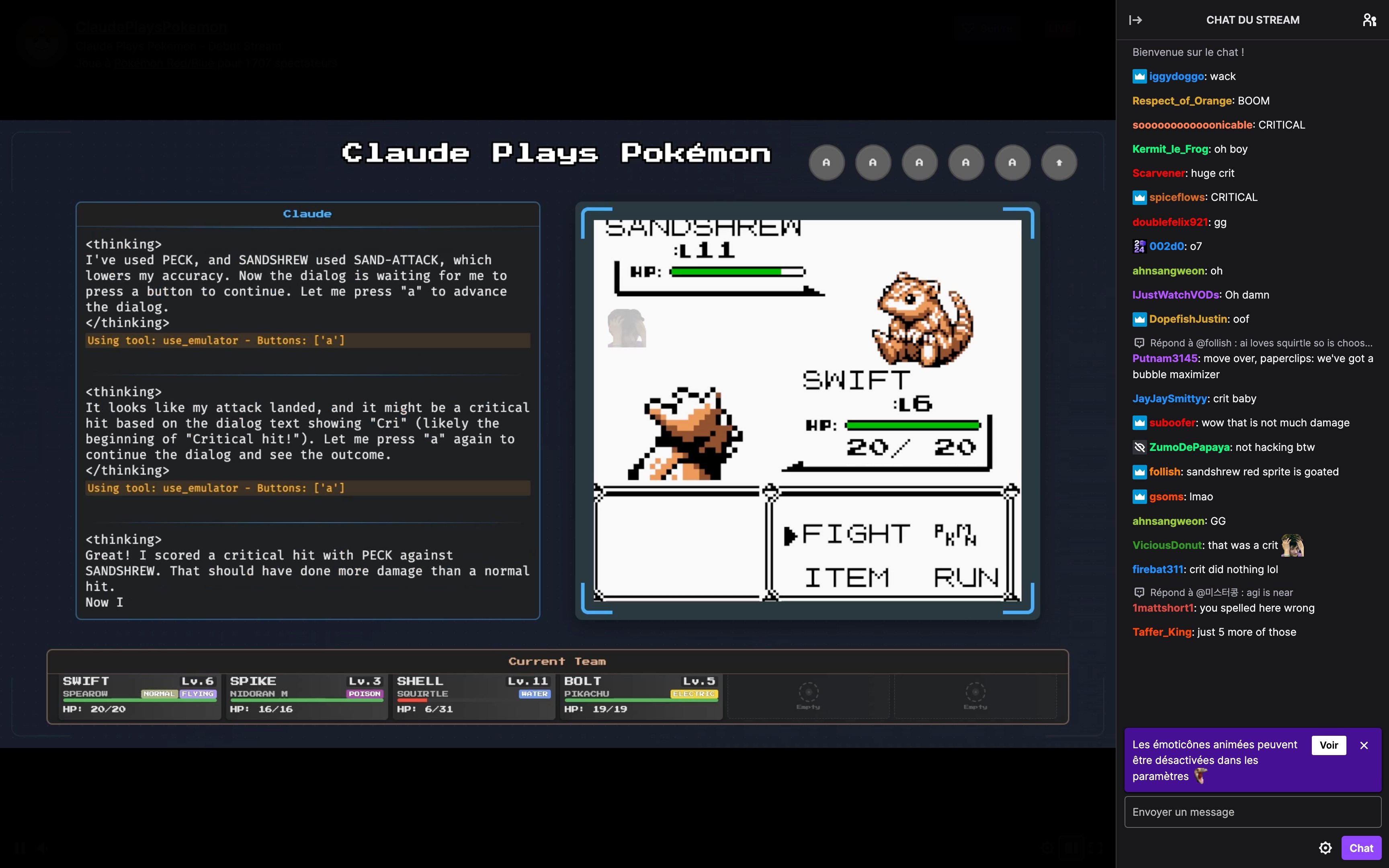This screenshot has width=1389, height=868.
Task: Click Squirtle's red HP bar
Action: tap(412, 700)
